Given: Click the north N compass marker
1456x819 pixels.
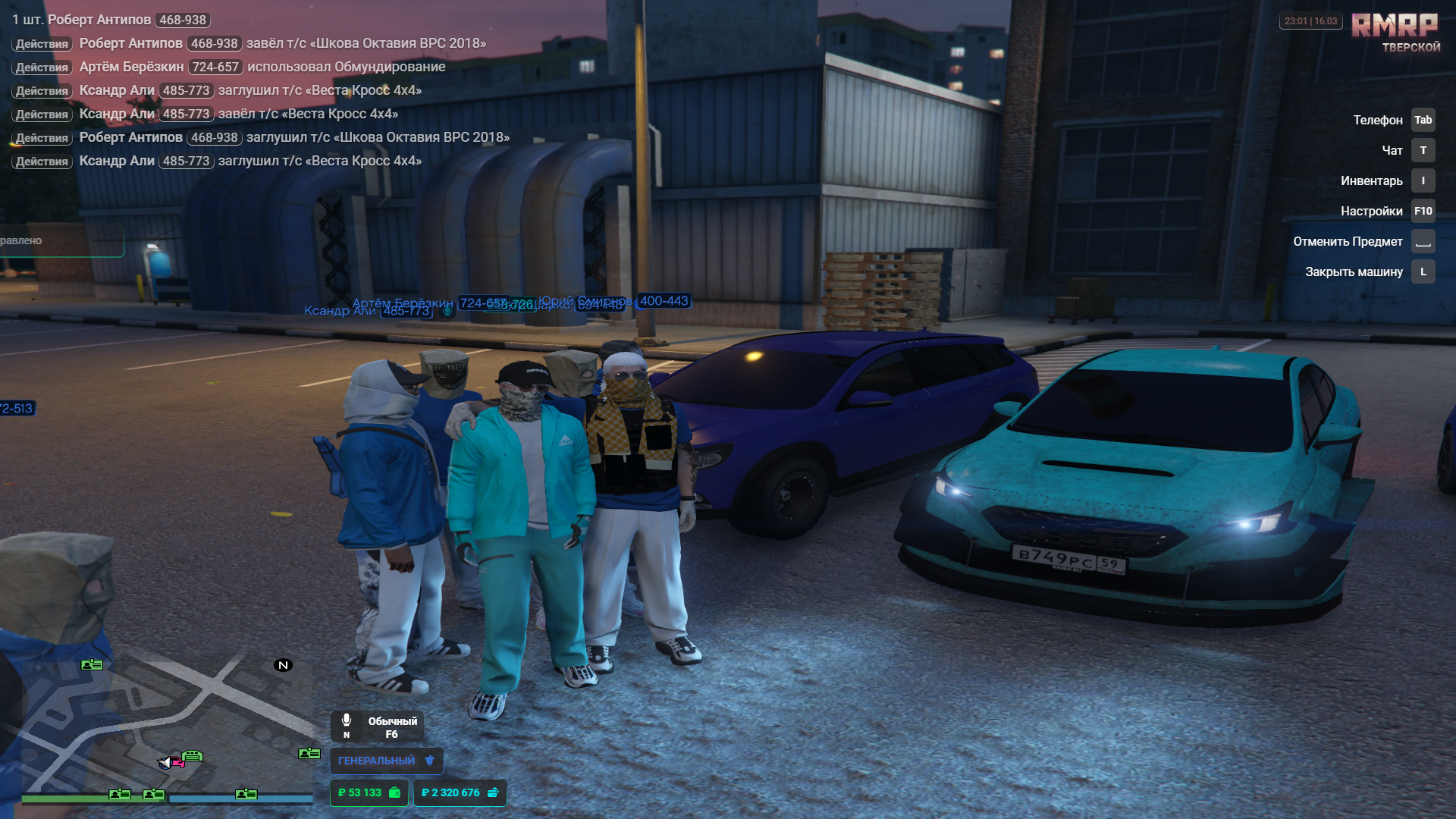Looking at the screenshot, I should 283,665.
